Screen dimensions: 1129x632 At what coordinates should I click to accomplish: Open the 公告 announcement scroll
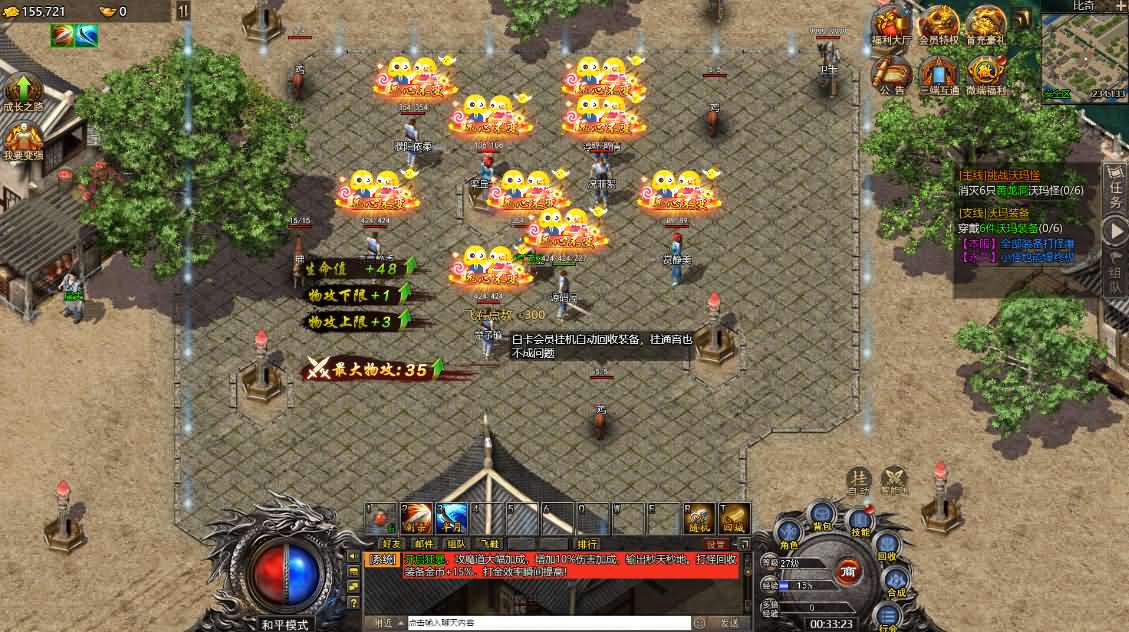click(892, 74)
